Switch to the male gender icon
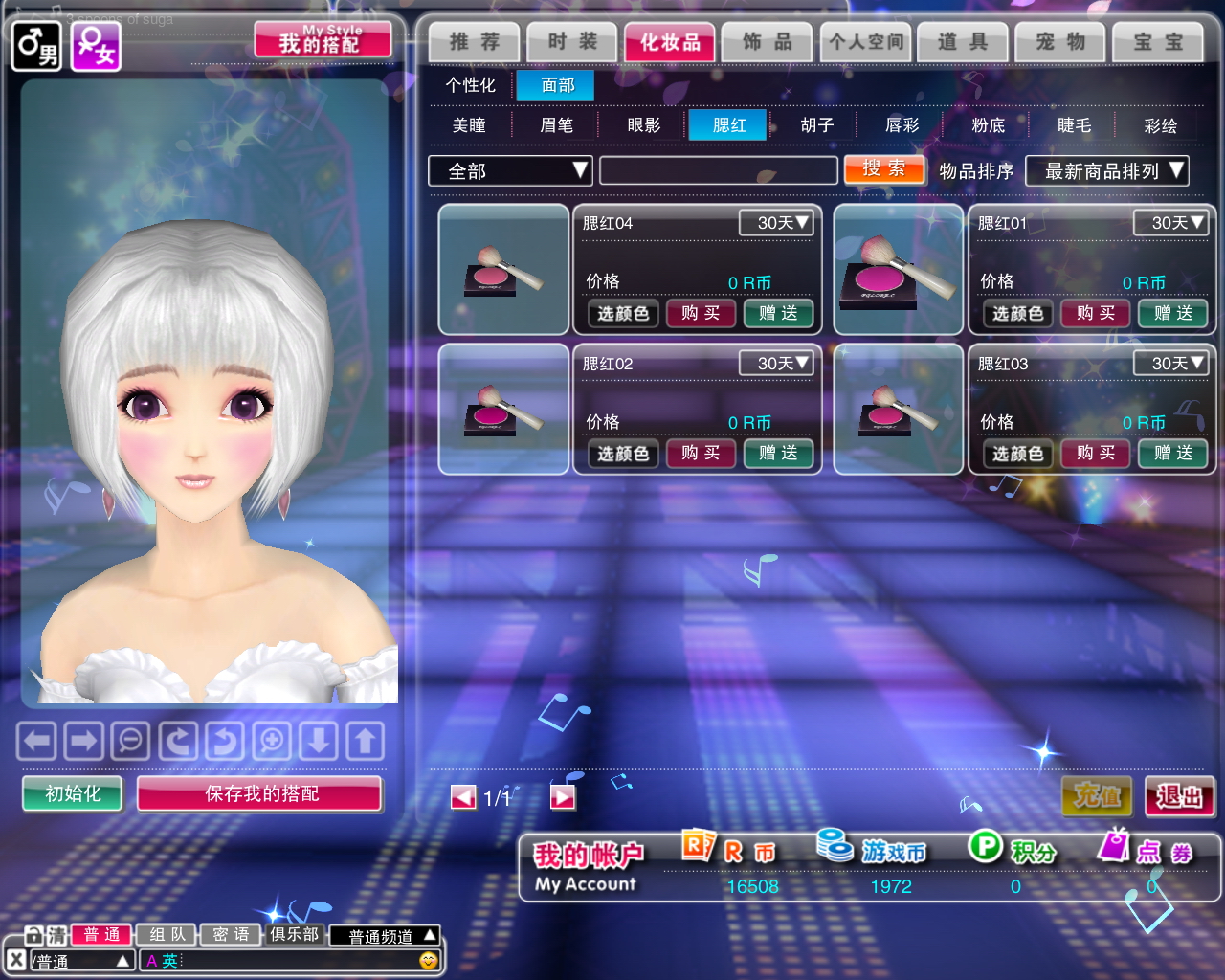This screenshot has height=980, width=1225. pos(36,46)
